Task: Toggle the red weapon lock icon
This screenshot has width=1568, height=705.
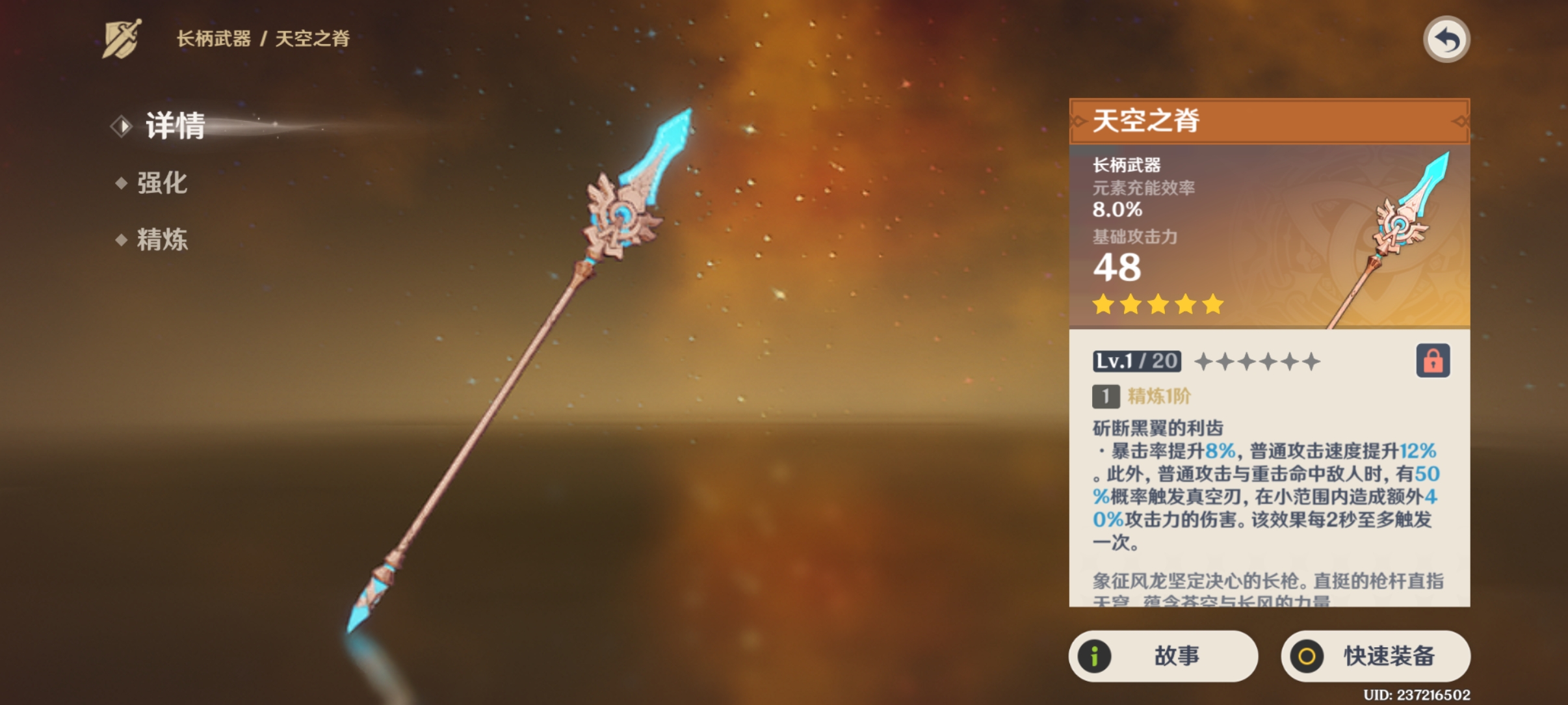Action: click(x=1433, y=361)
